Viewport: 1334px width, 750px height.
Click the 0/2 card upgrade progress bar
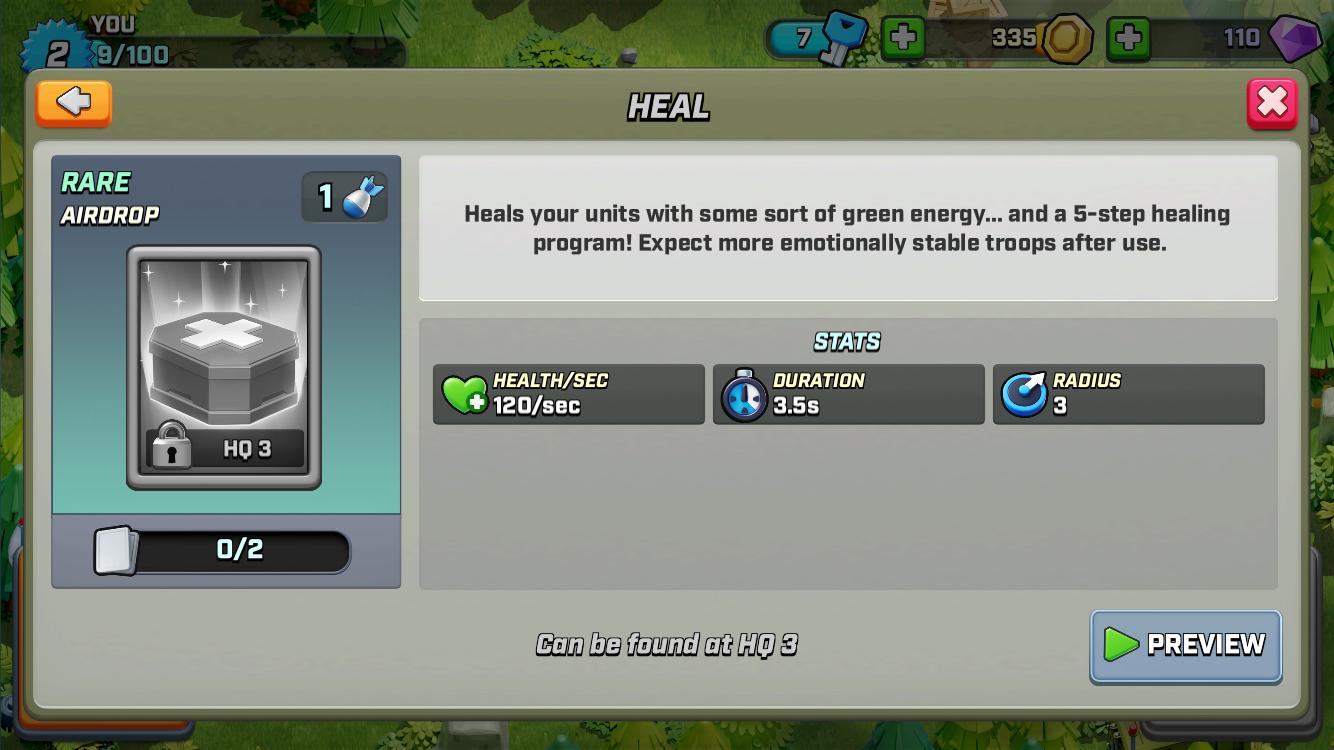[240, 551]
